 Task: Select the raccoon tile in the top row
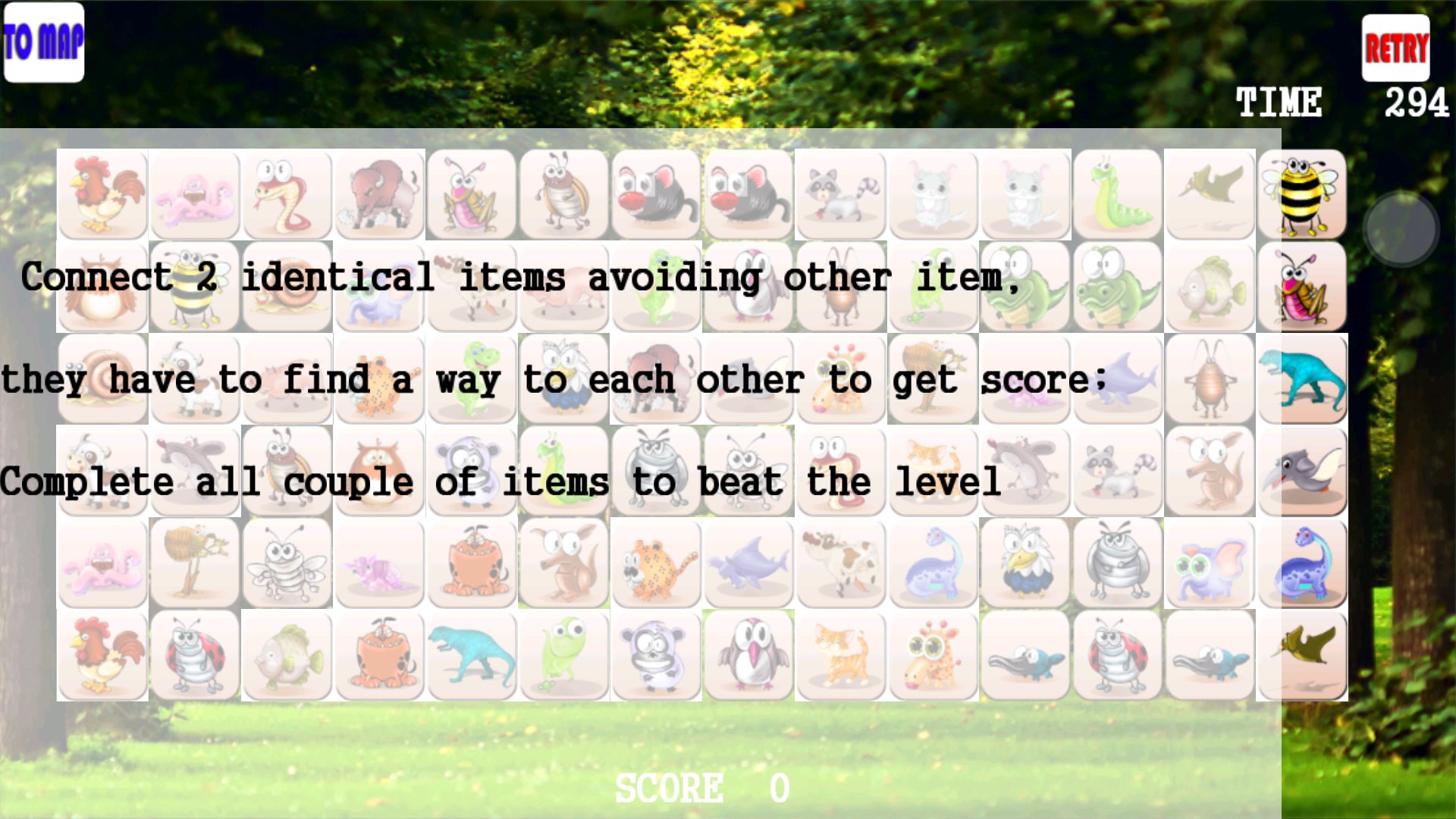[842, 193]
